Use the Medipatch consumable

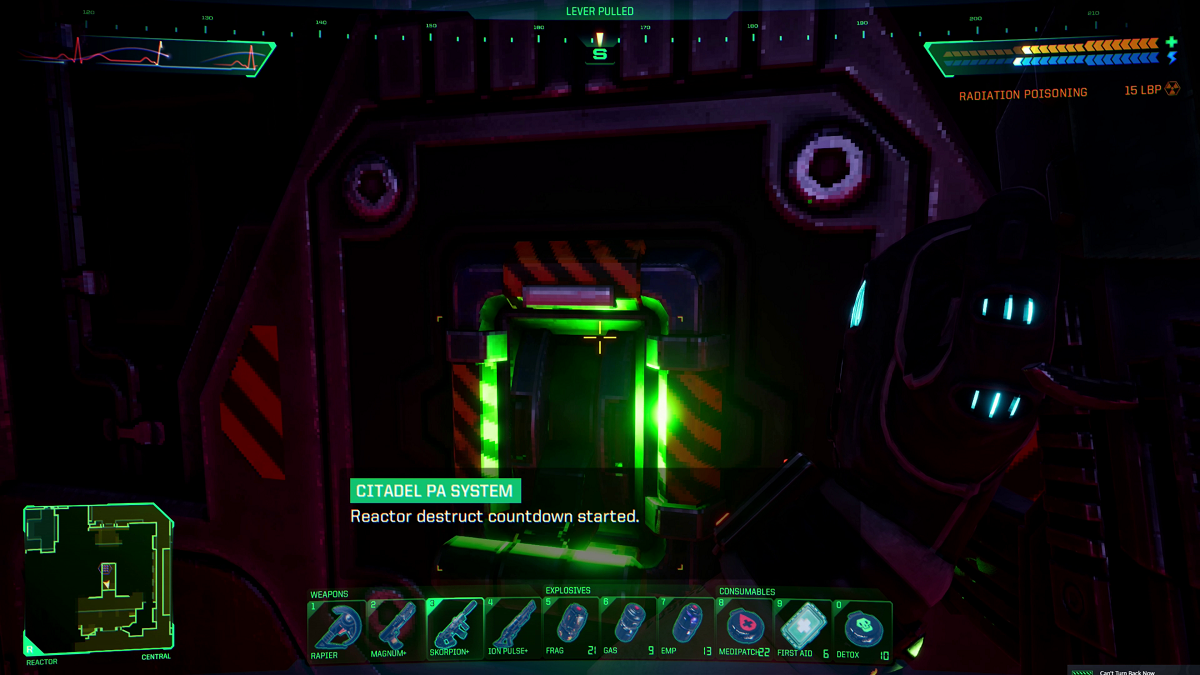pyautogui.click(x=744, y=627)
